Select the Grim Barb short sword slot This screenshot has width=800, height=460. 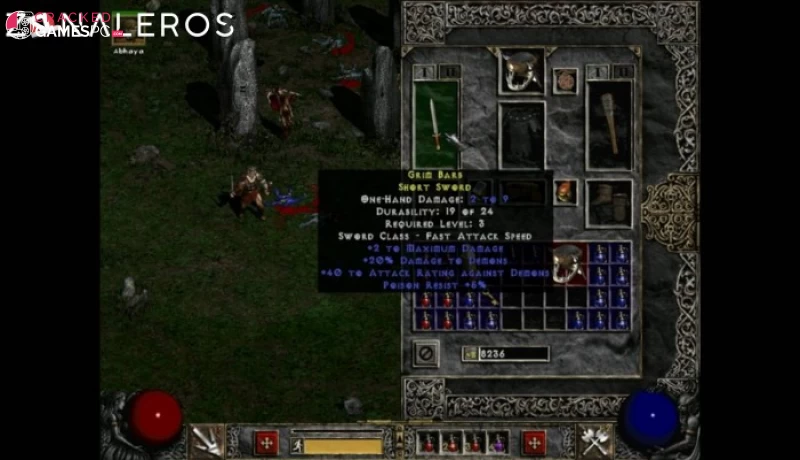[436, 123]
